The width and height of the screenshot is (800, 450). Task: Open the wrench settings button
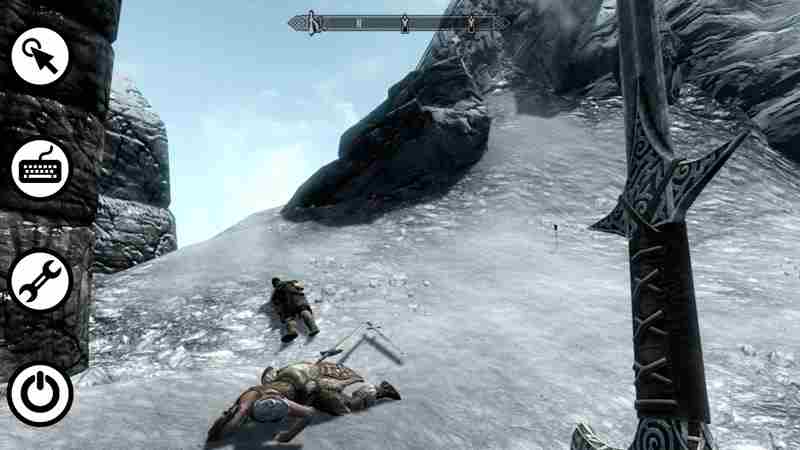point(41,280)
